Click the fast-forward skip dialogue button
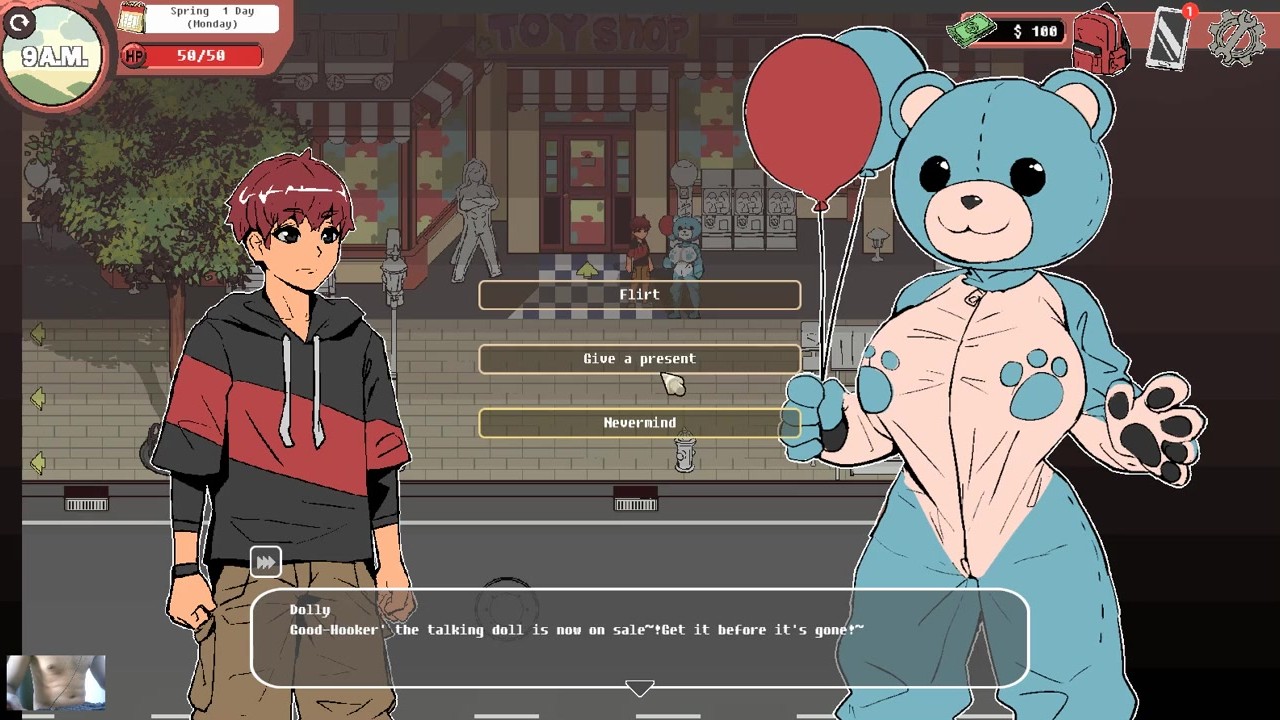 265,562
